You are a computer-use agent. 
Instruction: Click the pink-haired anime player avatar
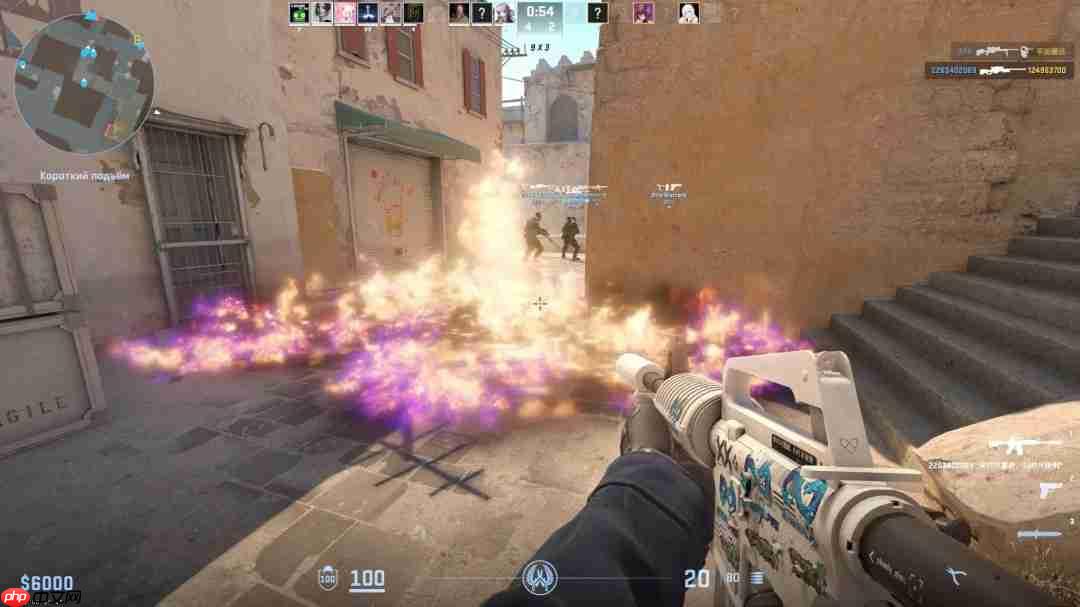(x=343, y=13)
